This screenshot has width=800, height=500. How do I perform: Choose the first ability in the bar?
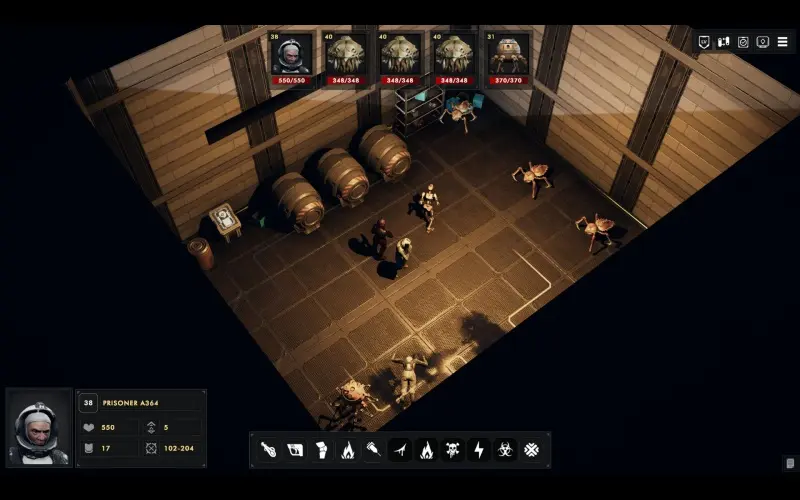(x=268, y=450)
